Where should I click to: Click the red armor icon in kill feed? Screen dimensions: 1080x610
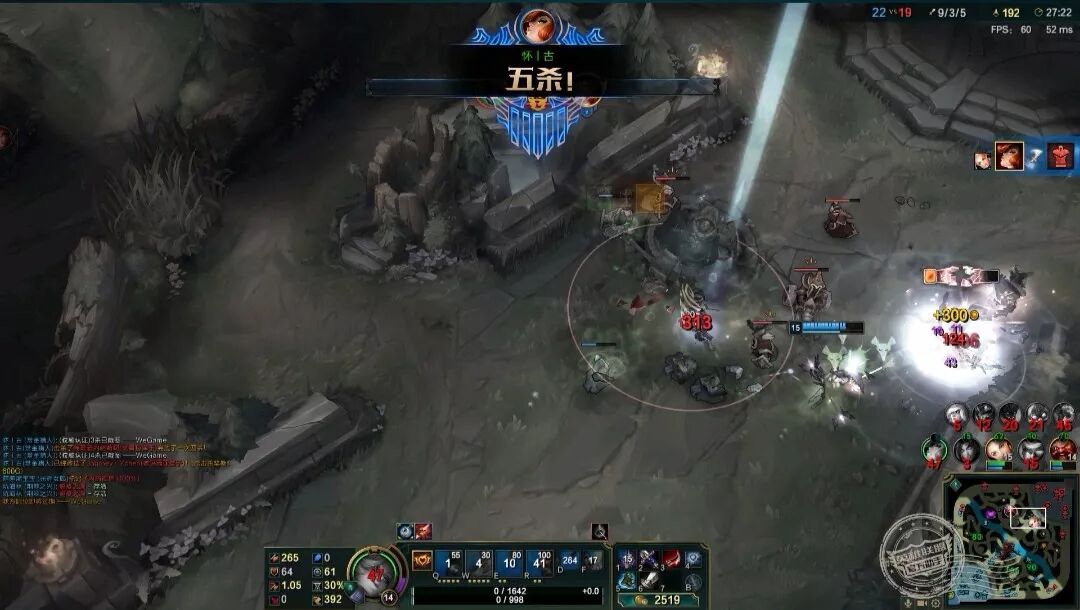point(1060,156)
